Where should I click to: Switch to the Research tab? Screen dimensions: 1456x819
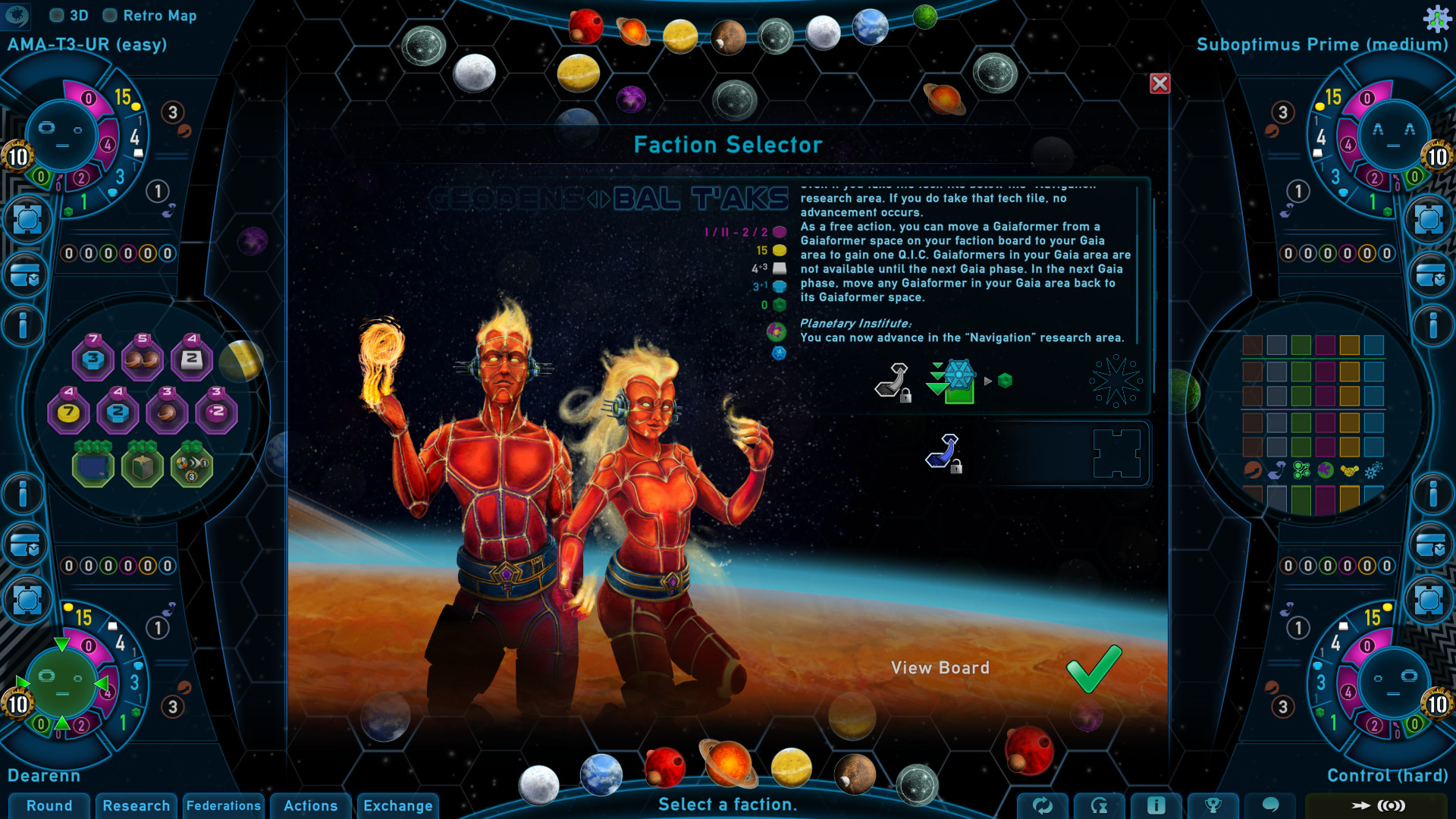(136, 806)
